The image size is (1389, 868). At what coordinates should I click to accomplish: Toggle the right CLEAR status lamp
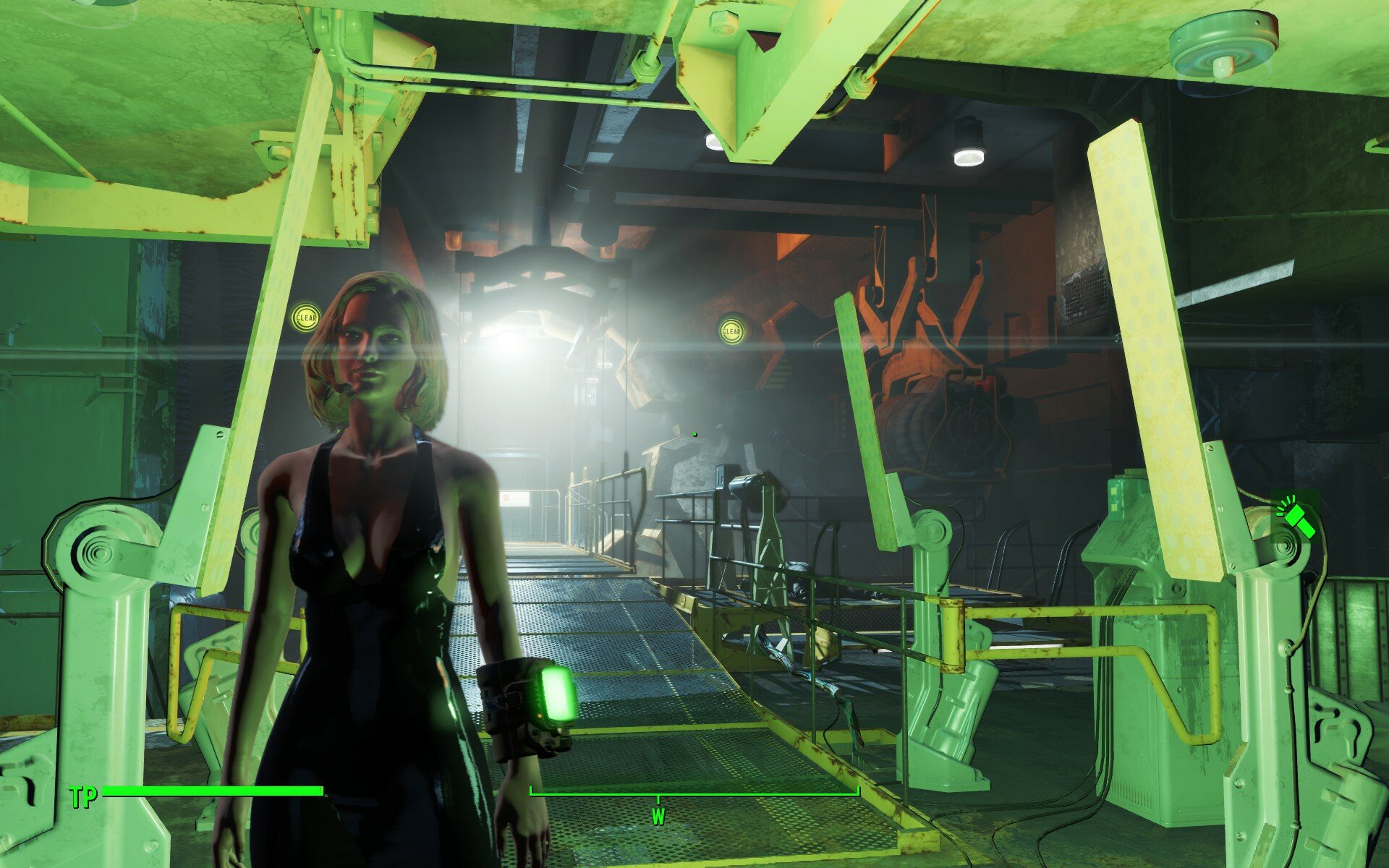pyautogui.click(x=730, y=330)
